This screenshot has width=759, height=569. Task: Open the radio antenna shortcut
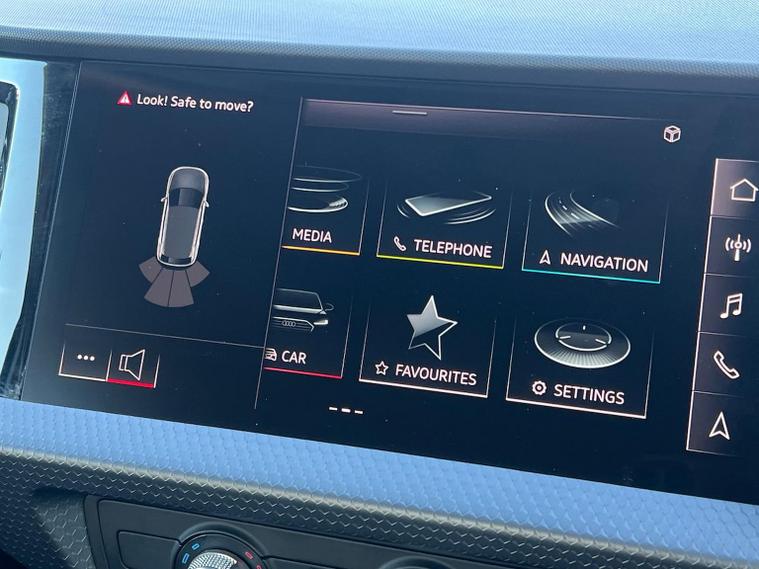(738, 245)
